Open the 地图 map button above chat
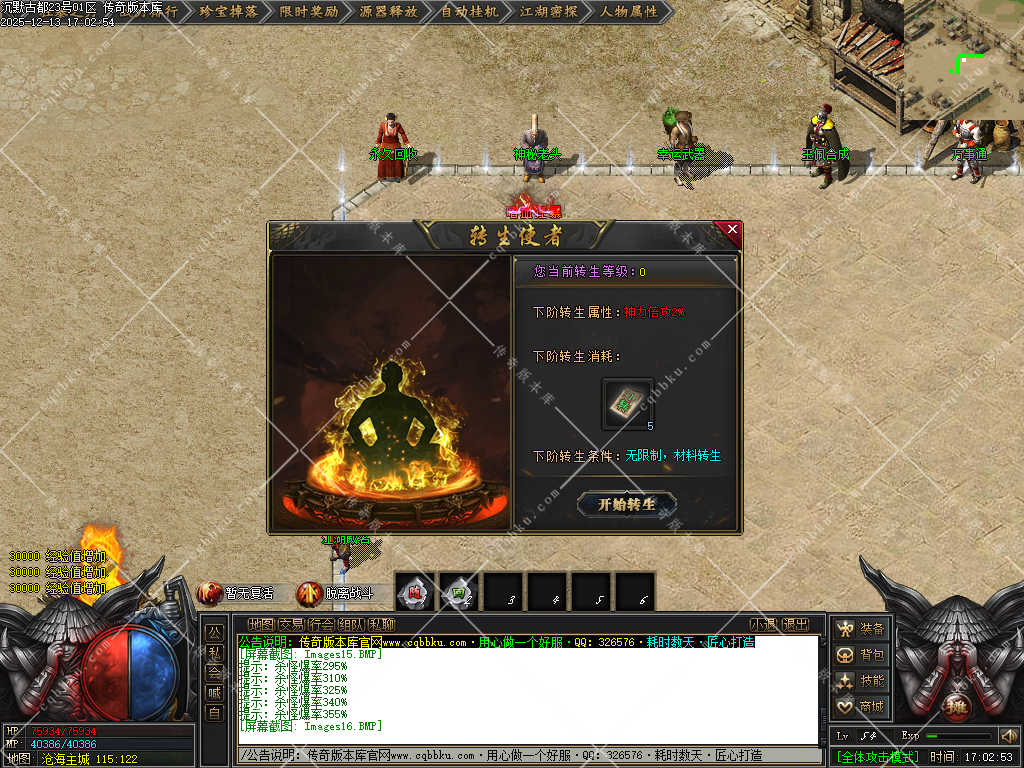Viewport: 1024px width, 768px height. [260, 624]
